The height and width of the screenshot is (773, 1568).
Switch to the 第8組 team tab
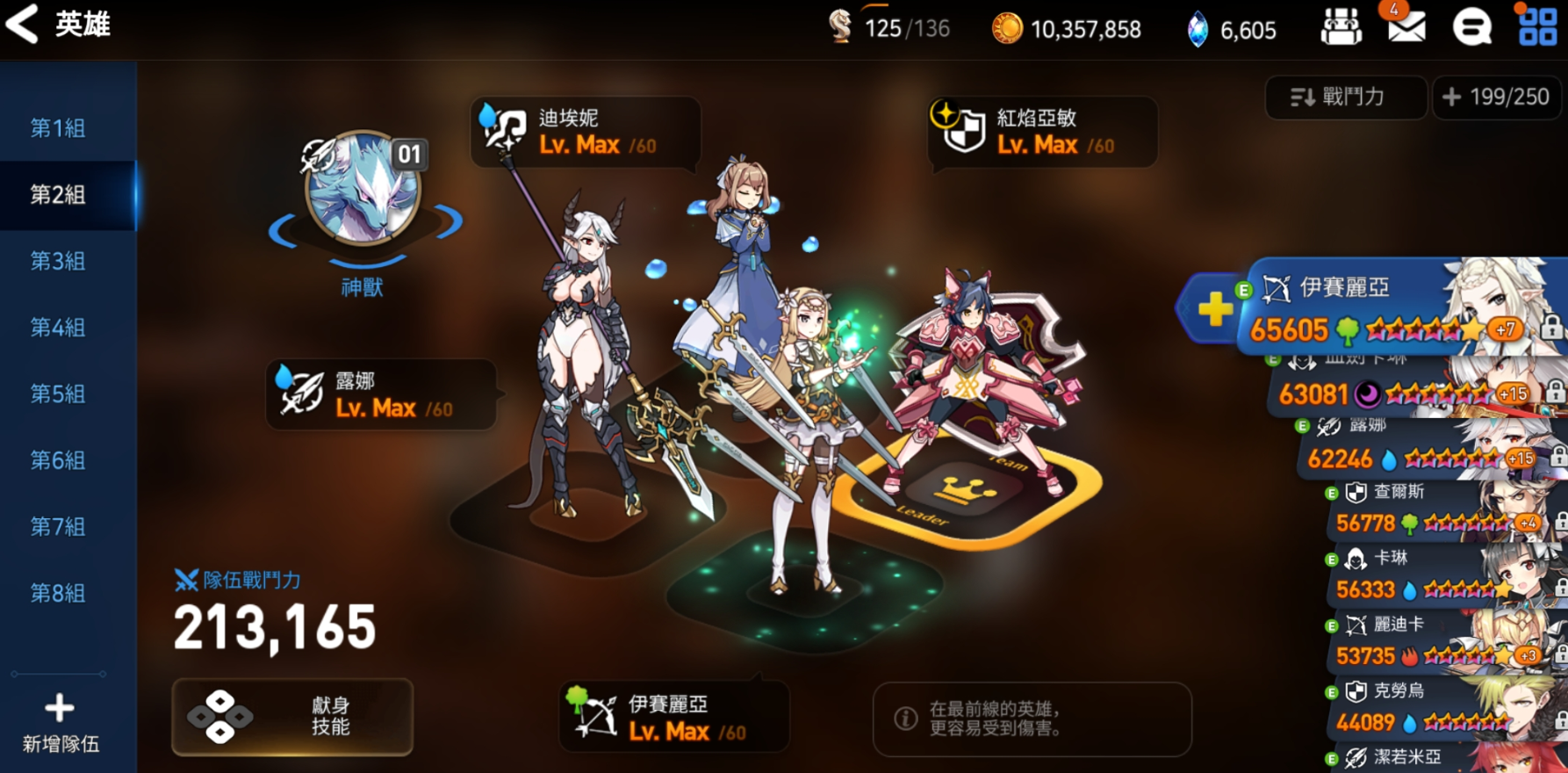[x=58, y=595]
